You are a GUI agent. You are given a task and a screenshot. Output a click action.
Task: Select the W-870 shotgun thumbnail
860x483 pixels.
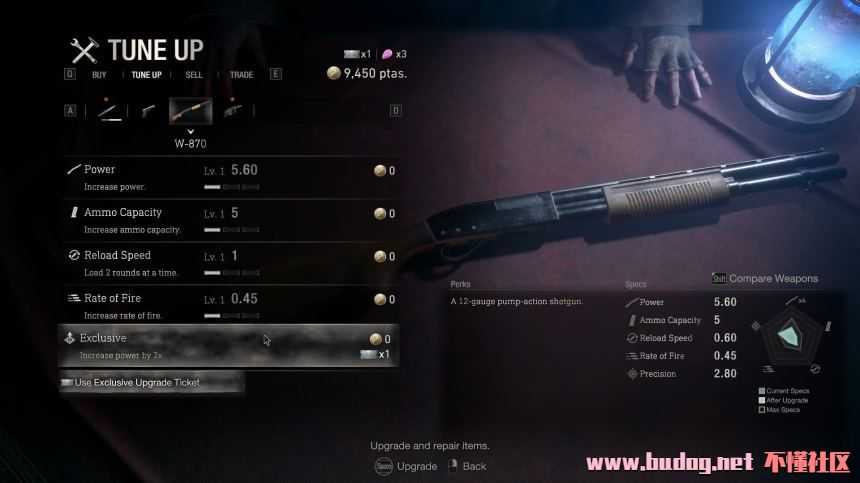pyautogui.click(x=190, y=111)
